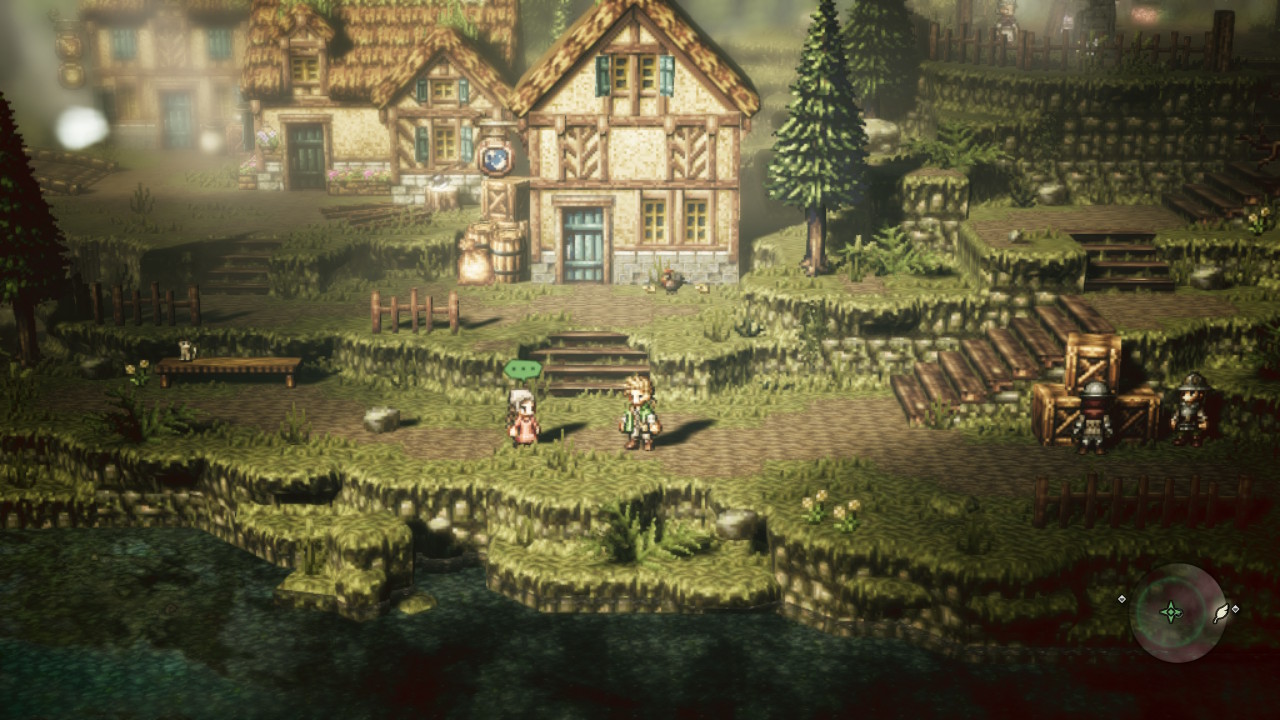This screenshot has width=1280, height=720.
Task: Select the green speech bubble above the villager
Action: pyautogui.click(x=522, y=370)
